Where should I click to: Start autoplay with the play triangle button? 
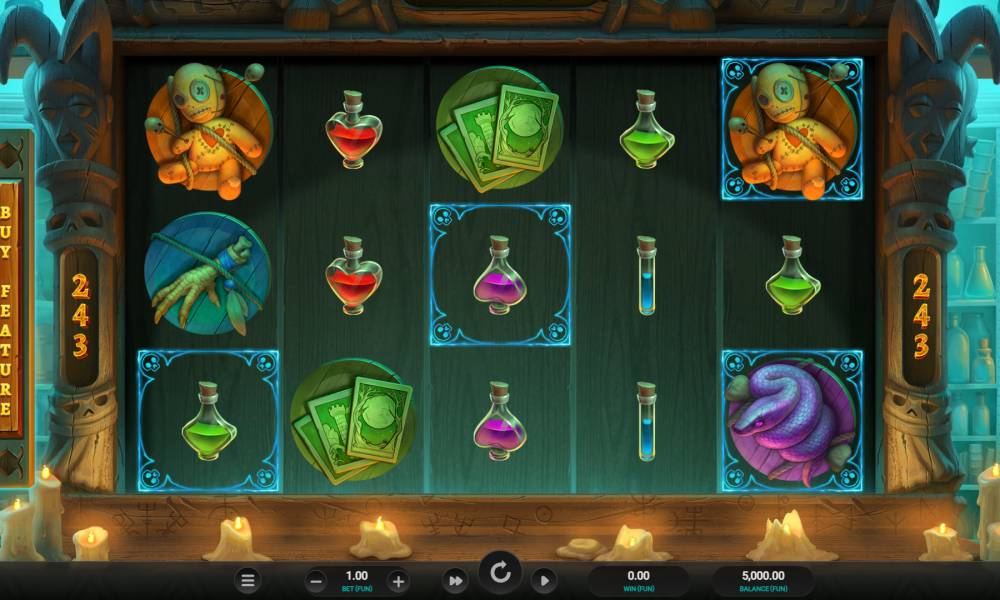click(543, 580)
